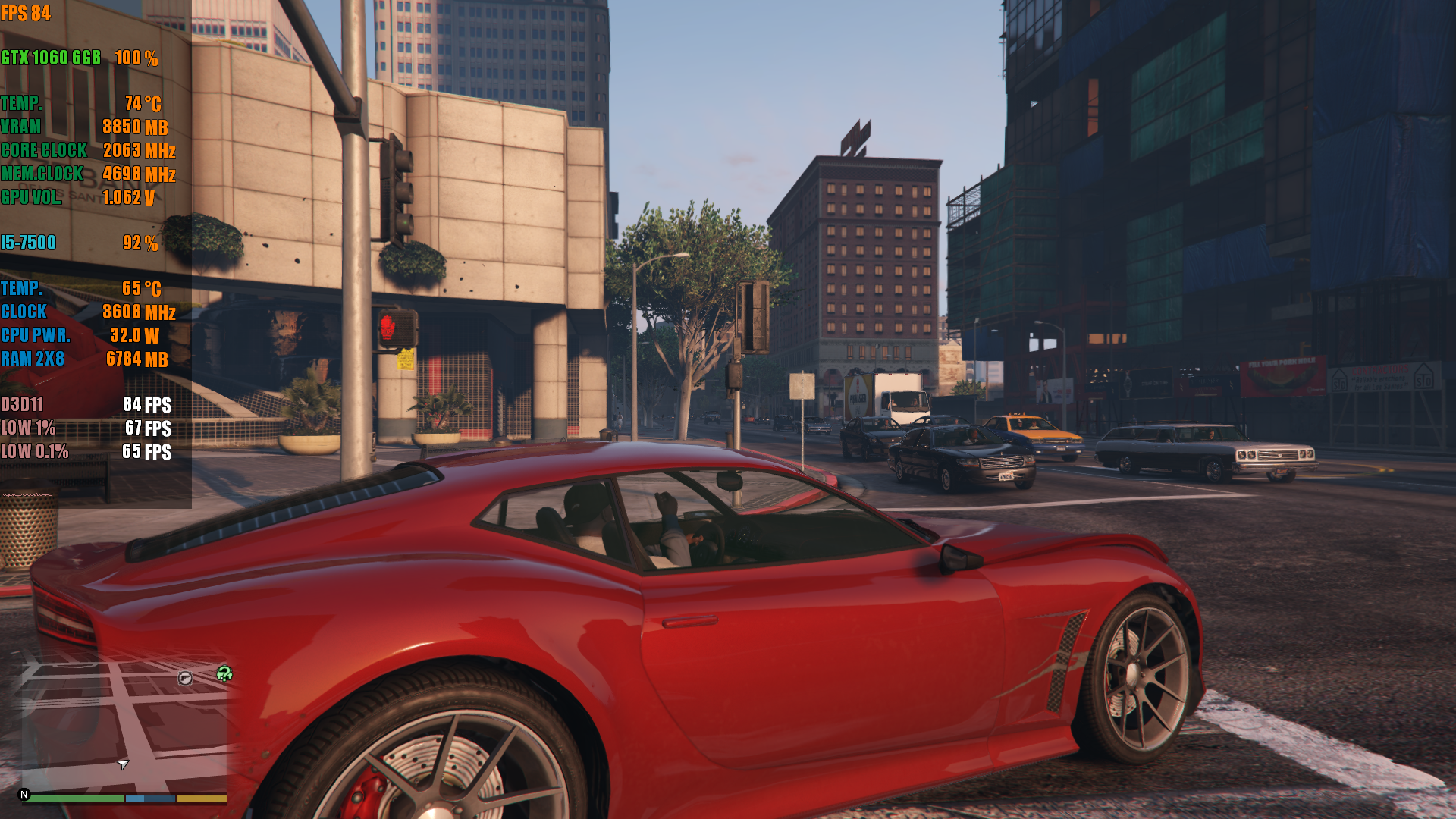Select the green question mark blip
1456x819 pixels.
pos(224,673)
